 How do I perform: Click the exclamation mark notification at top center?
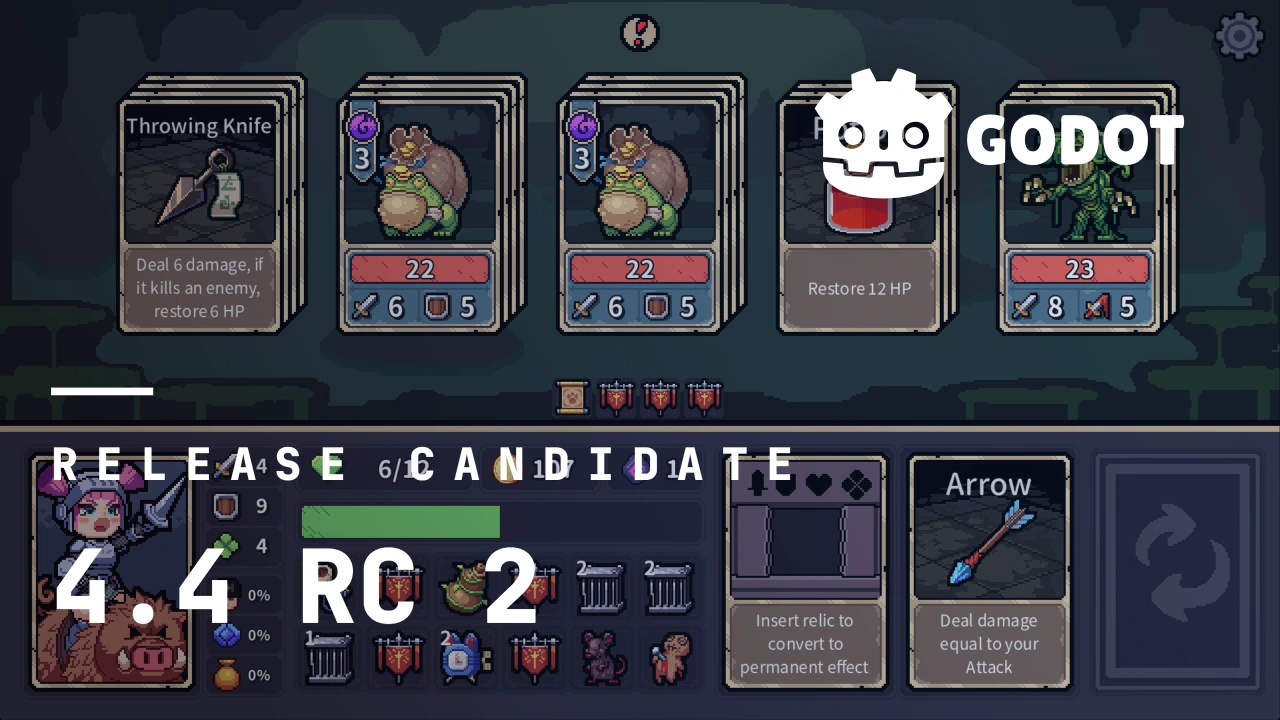(x=640, y=33)
